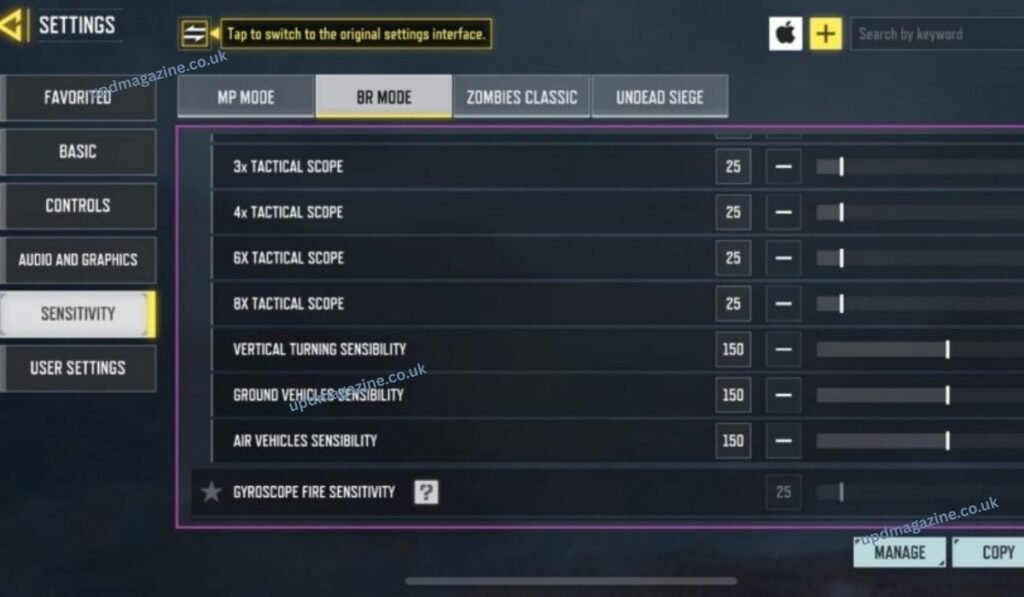Viewport: 1024px width, 597px height.
Task: Open the Basic settings section
Action: coord(78,152)
